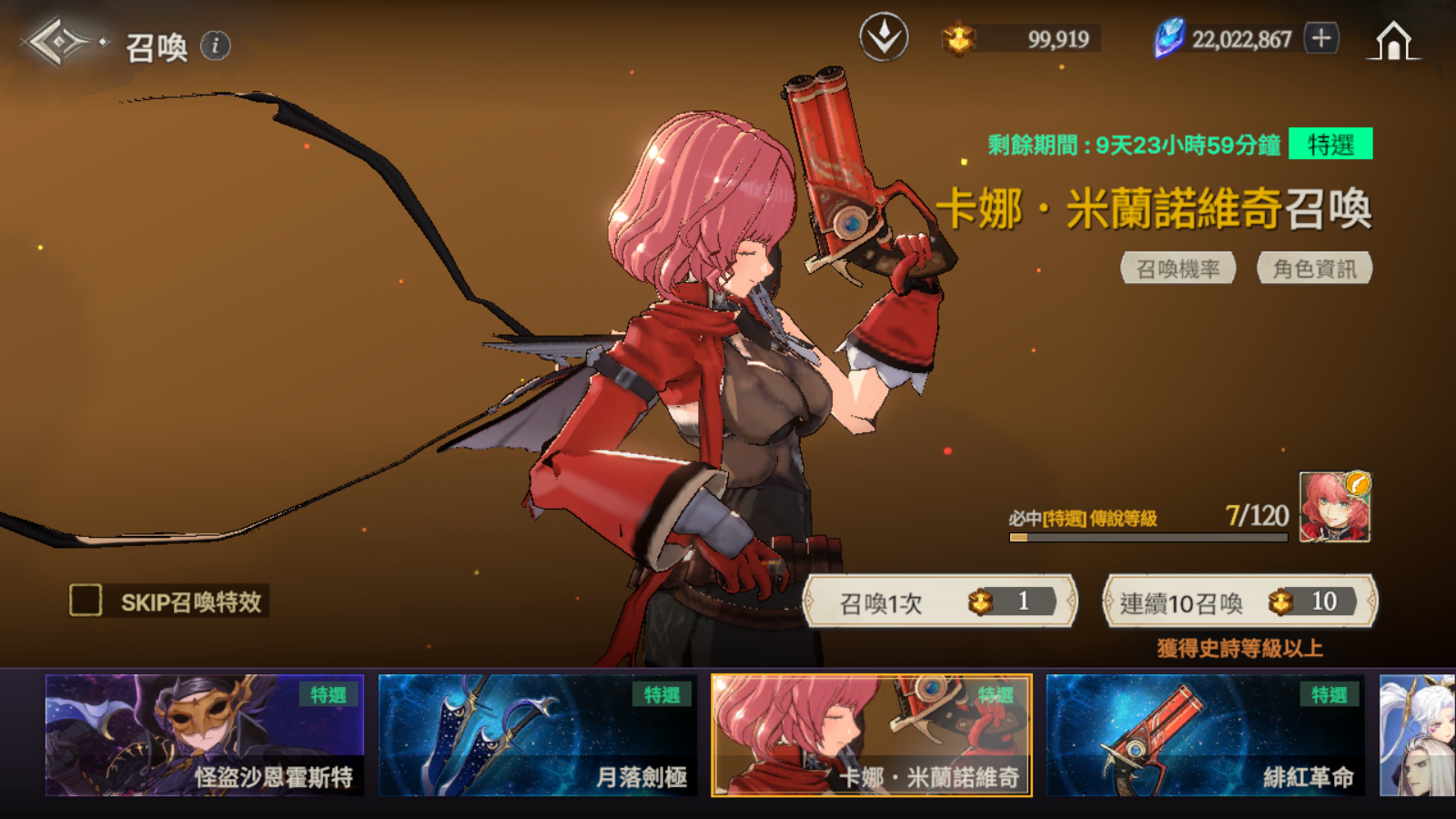Tap the circular down-arrow button
This screenshot has height=819, width=1456.
pyautogui.click(x=884, y=38)
